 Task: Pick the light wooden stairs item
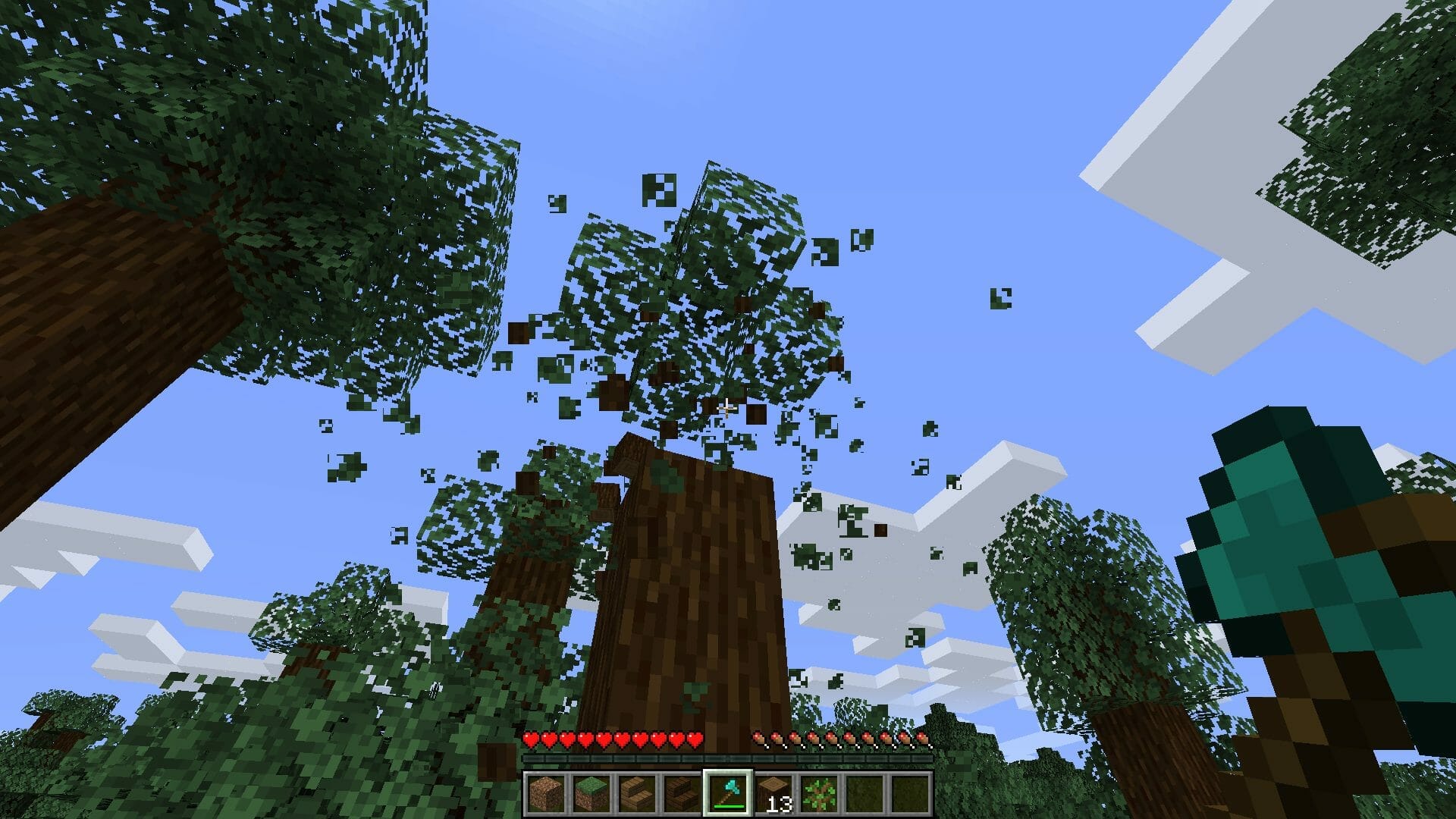point(638,792)
